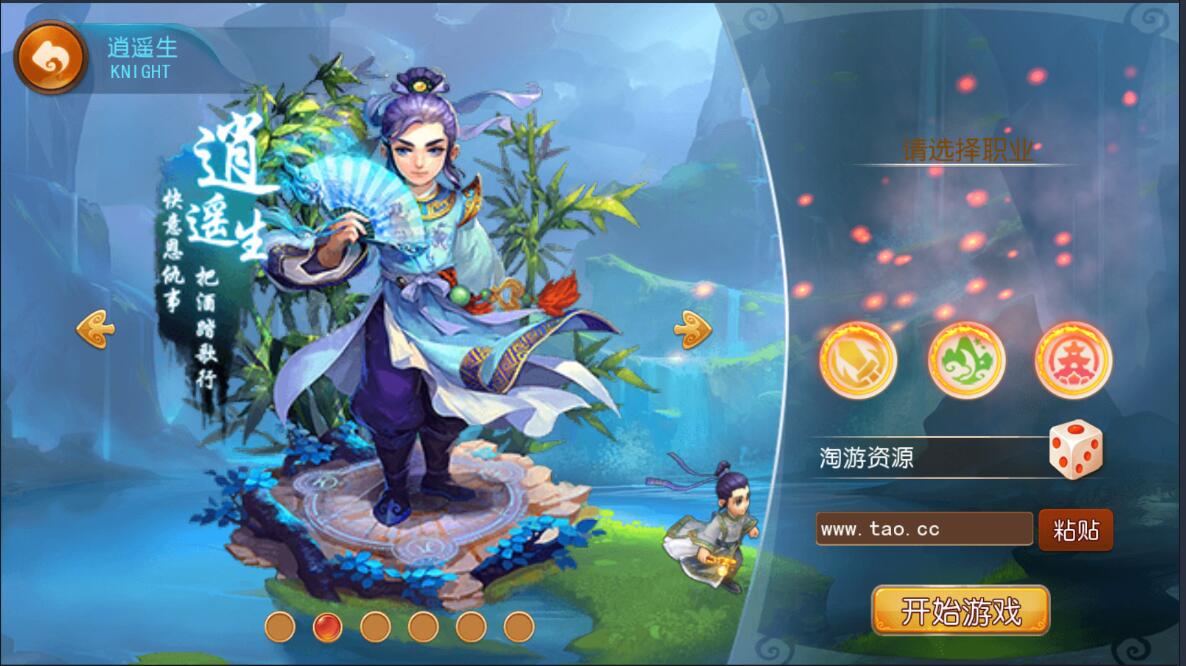
Task: Click the 粘贴 paste button
Action: point(1076,530)
